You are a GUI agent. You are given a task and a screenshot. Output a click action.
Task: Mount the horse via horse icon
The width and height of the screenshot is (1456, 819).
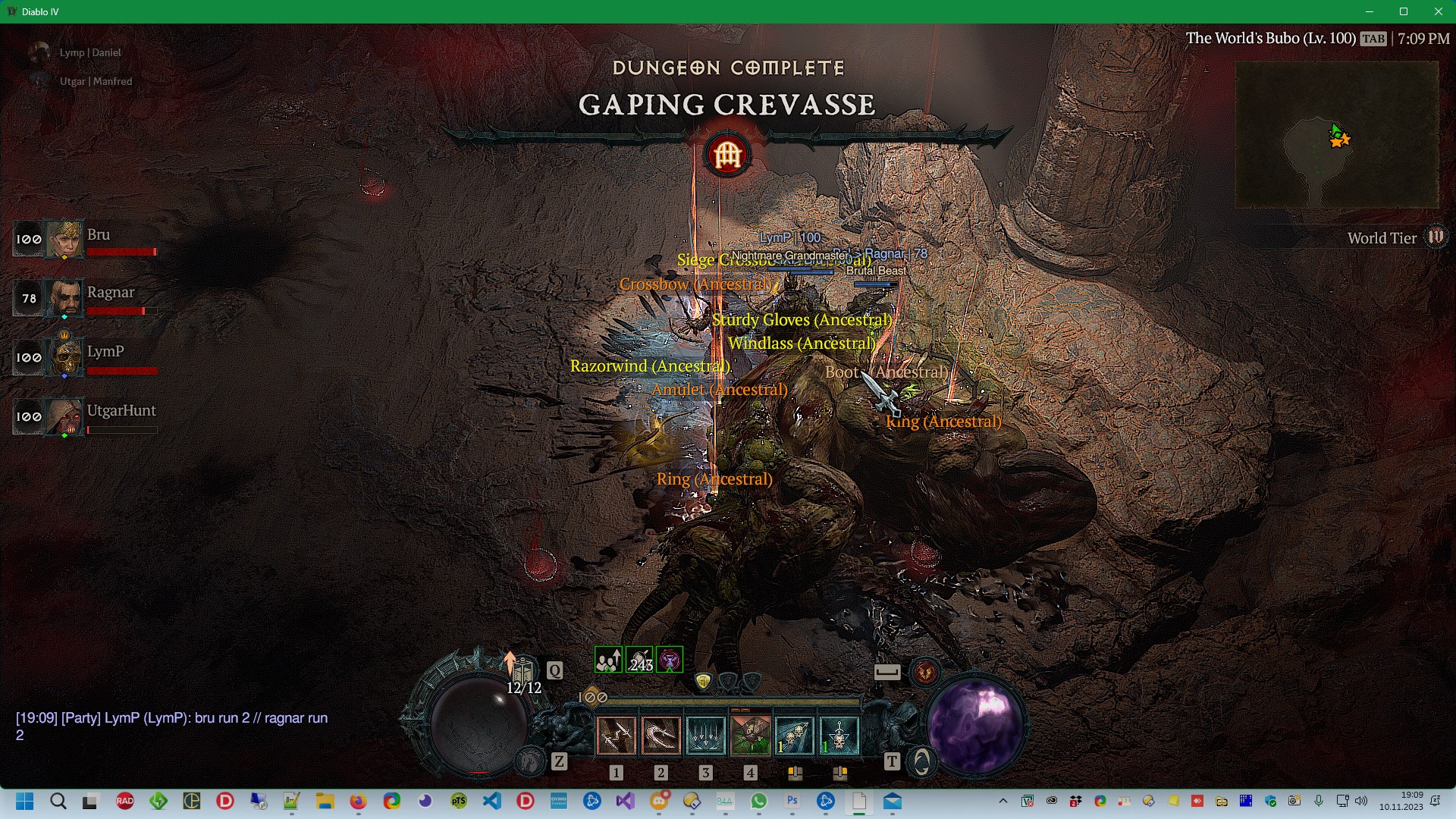[x=530, y=761]
